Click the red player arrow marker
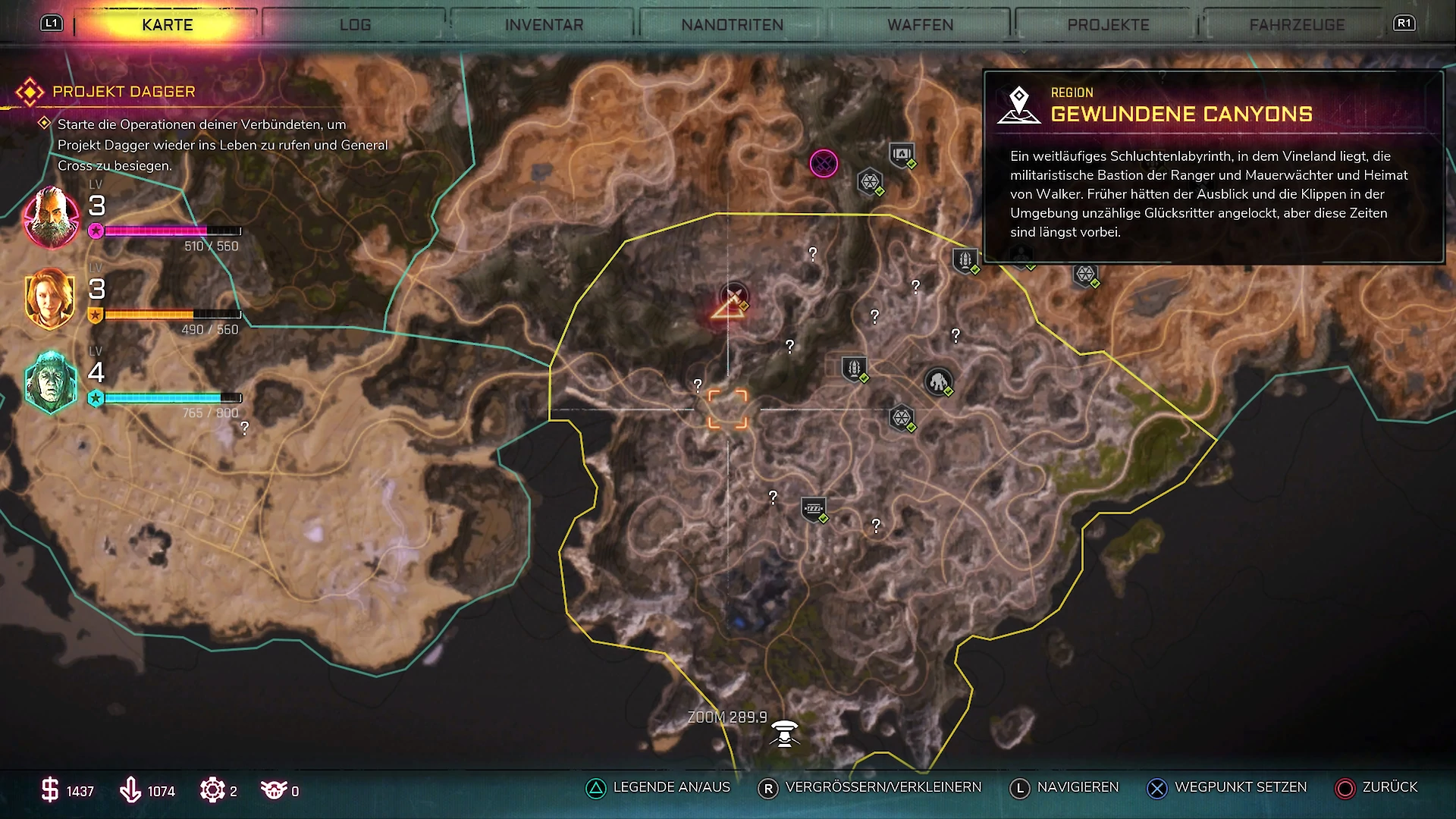Image resolution: width=1456 pixels, height=819 pixels. pyautogui.click(x=727, y=307)
